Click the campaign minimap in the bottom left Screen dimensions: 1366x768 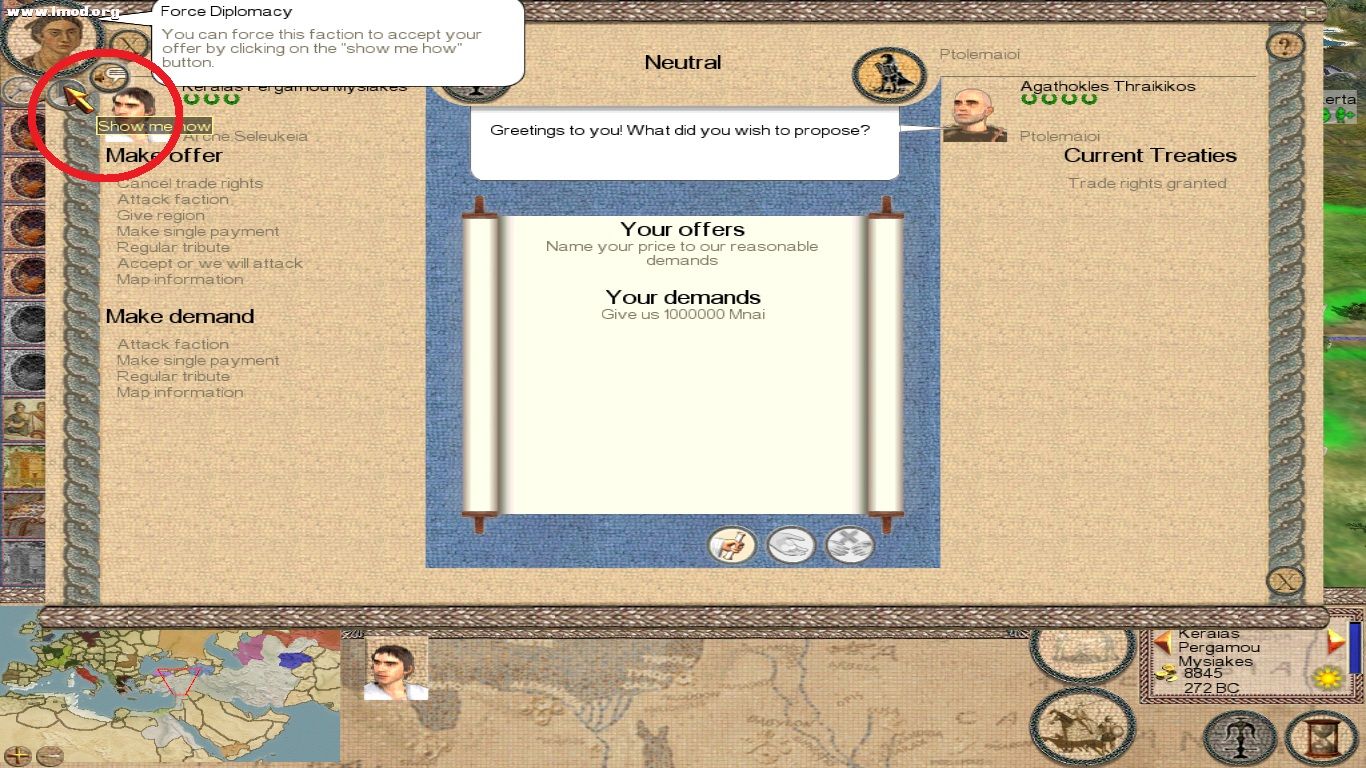[170, 690]
